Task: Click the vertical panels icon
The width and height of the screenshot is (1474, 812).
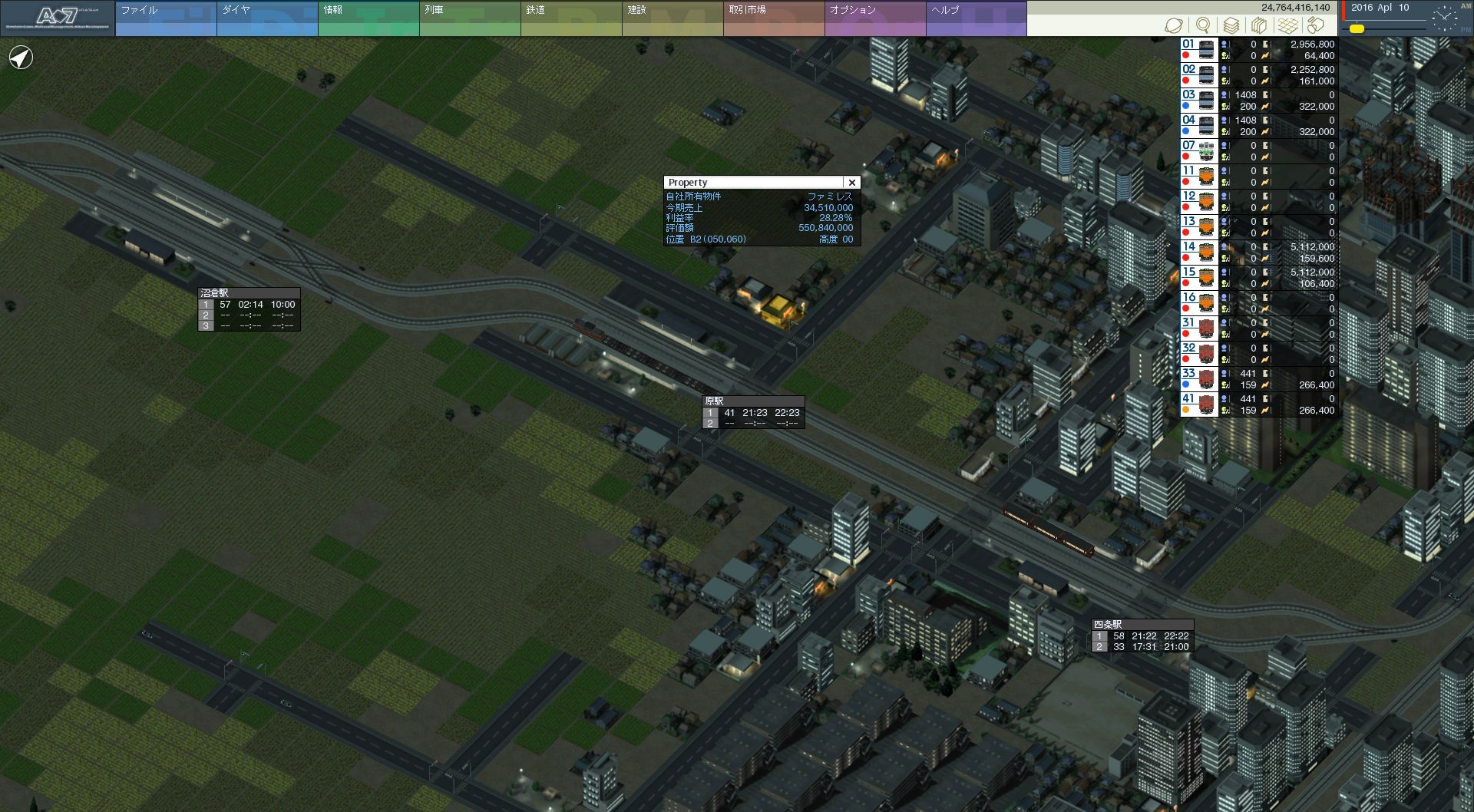Action: 1259,25
